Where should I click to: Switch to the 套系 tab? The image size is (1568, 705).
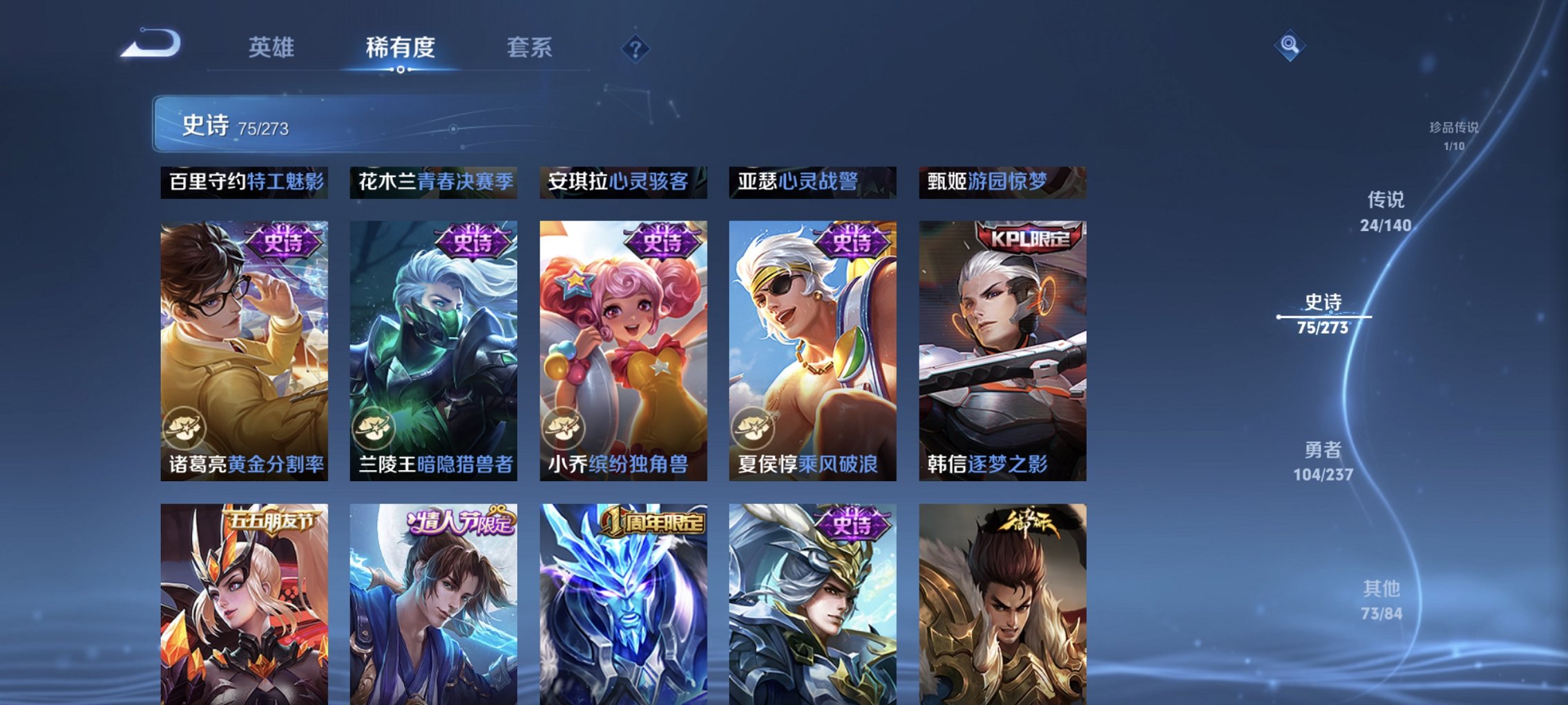click(528, 48)
